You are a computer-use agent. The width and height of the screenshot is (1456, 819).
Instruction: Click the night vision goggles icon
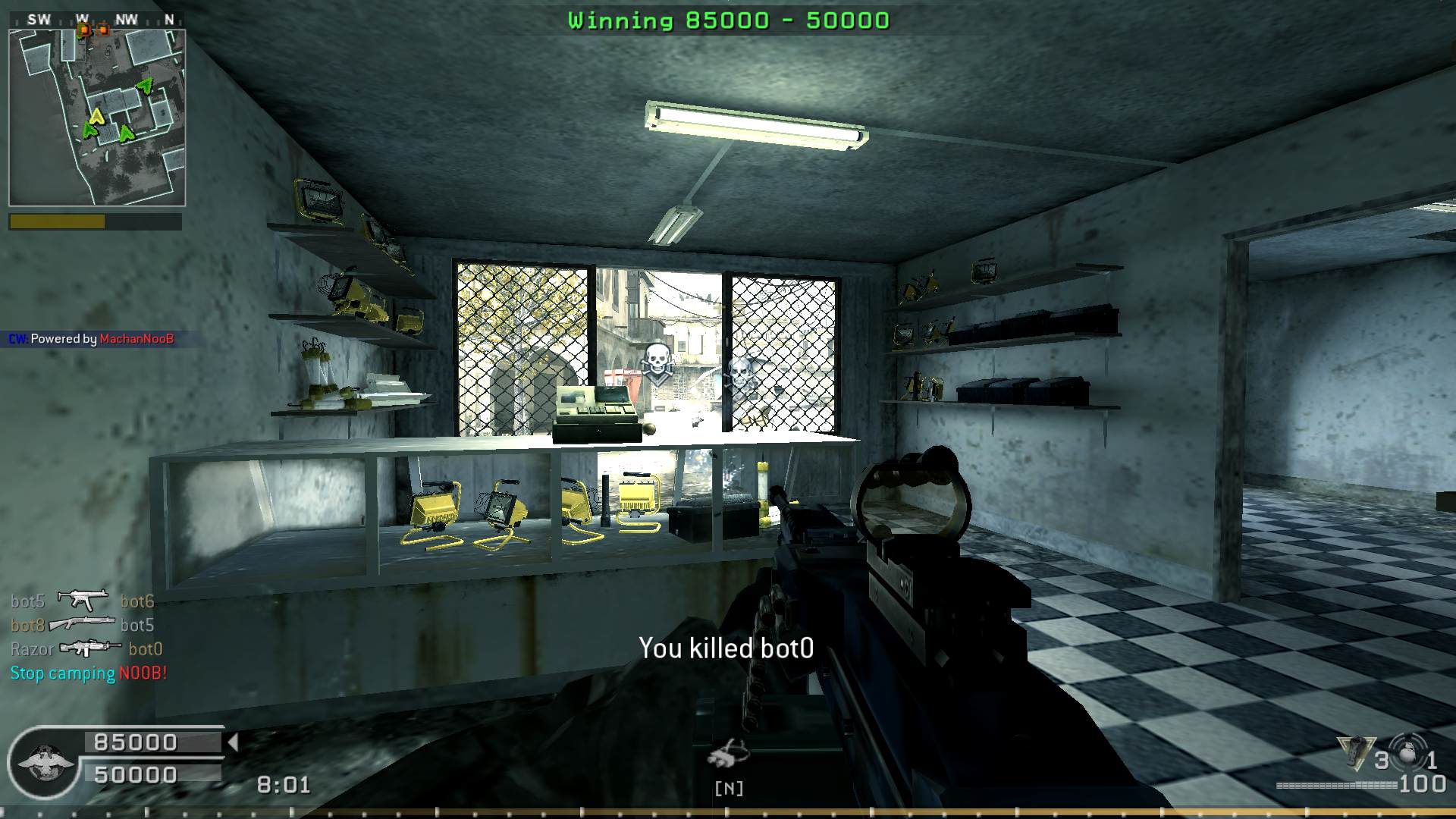[728, 753]
